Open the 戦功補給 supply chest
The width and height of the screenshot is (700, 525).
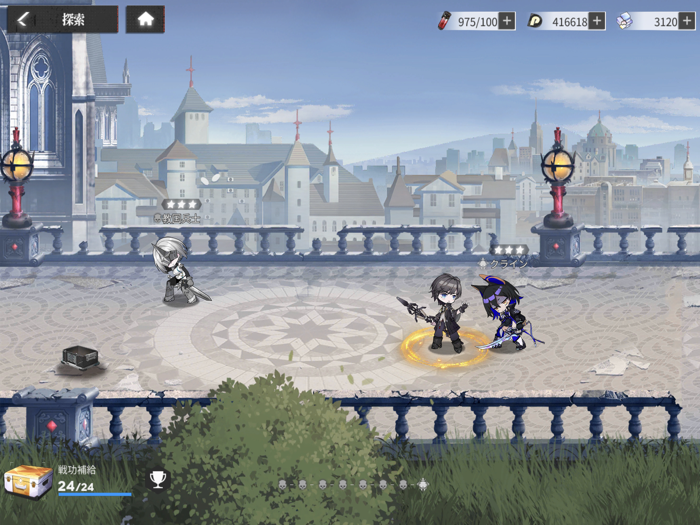pos(28,481)
